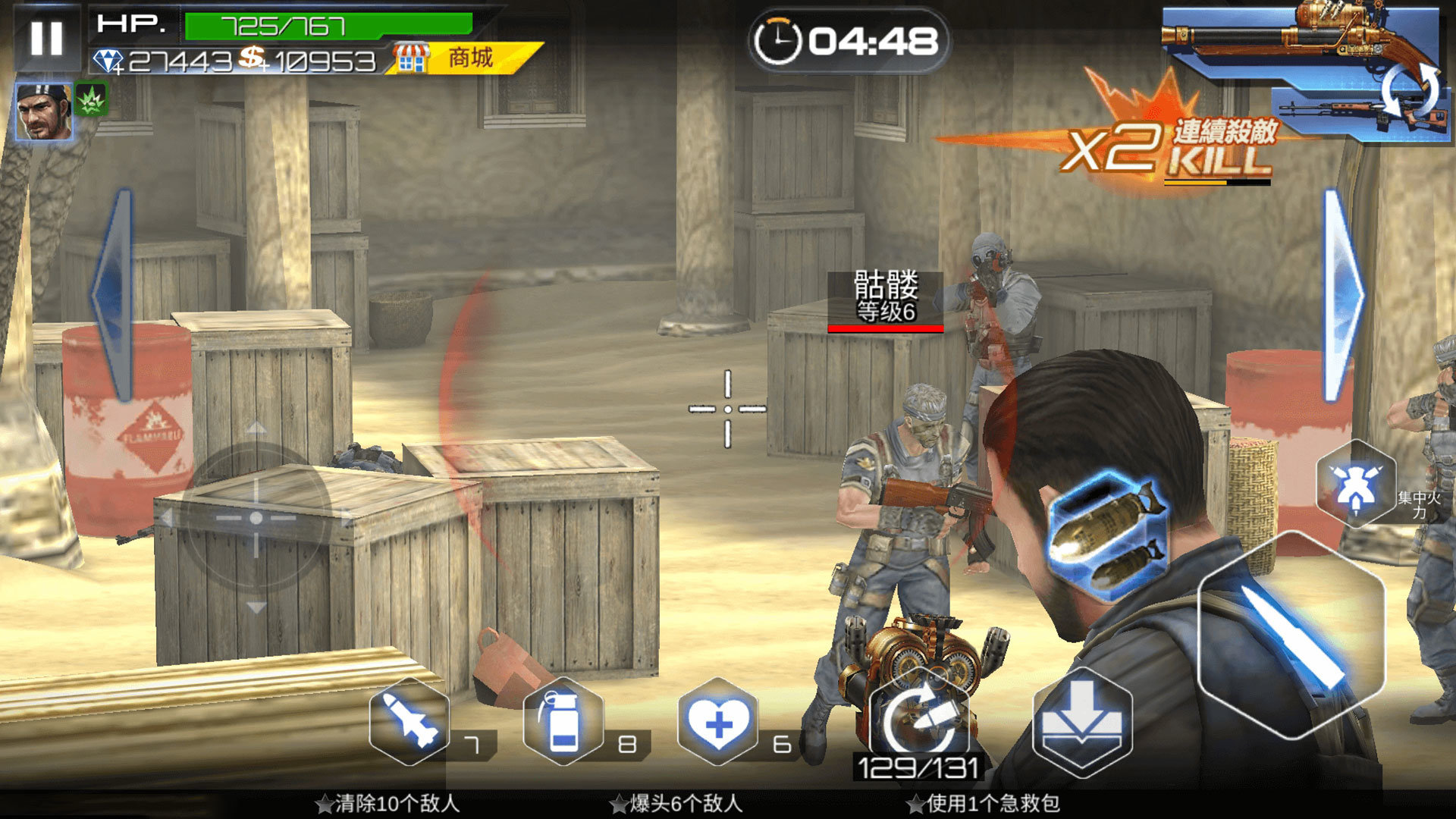Tap the green HP bar showing 725/767
Viewport: 1456px width, 819px height.
click(x=281, y=27)
